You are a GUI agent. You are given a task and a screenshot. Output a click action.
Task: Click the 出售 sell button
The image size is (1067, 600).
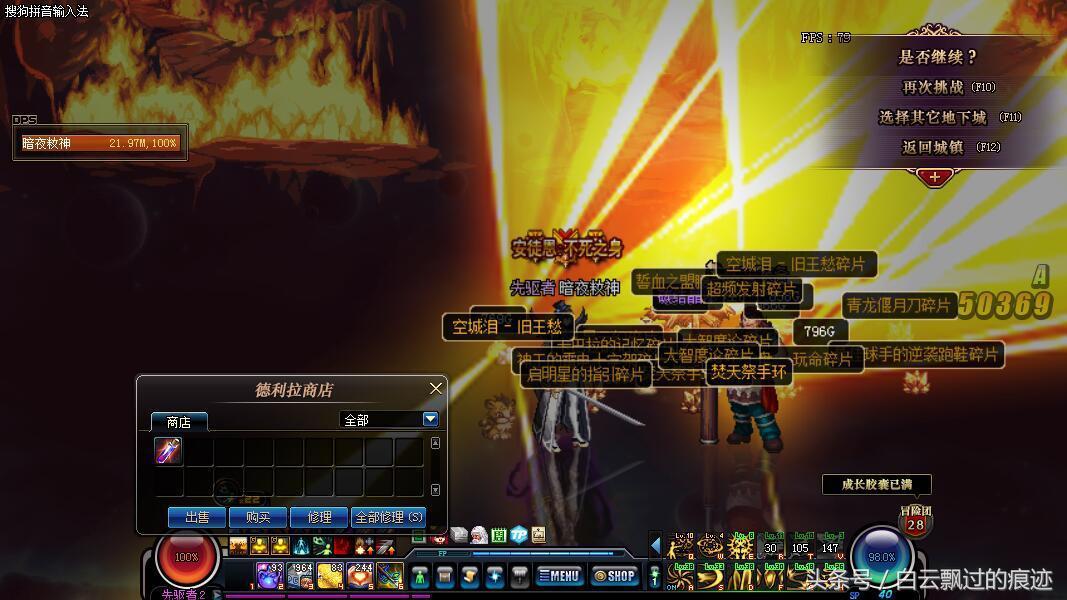pyautogui.click(x=197, y=517)
